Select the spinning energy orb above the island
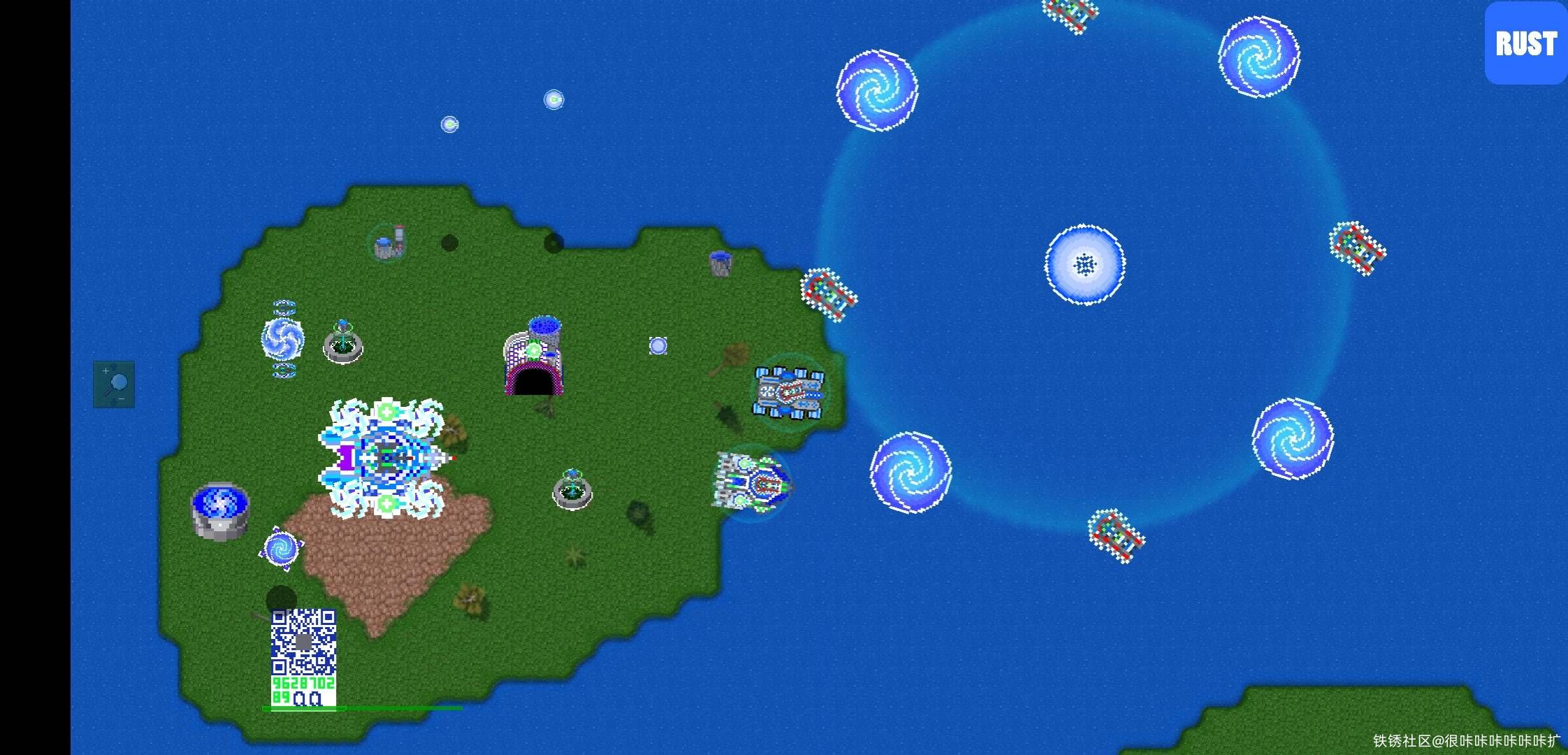Viewport: 1568px width, 755px height. (554, 99)
